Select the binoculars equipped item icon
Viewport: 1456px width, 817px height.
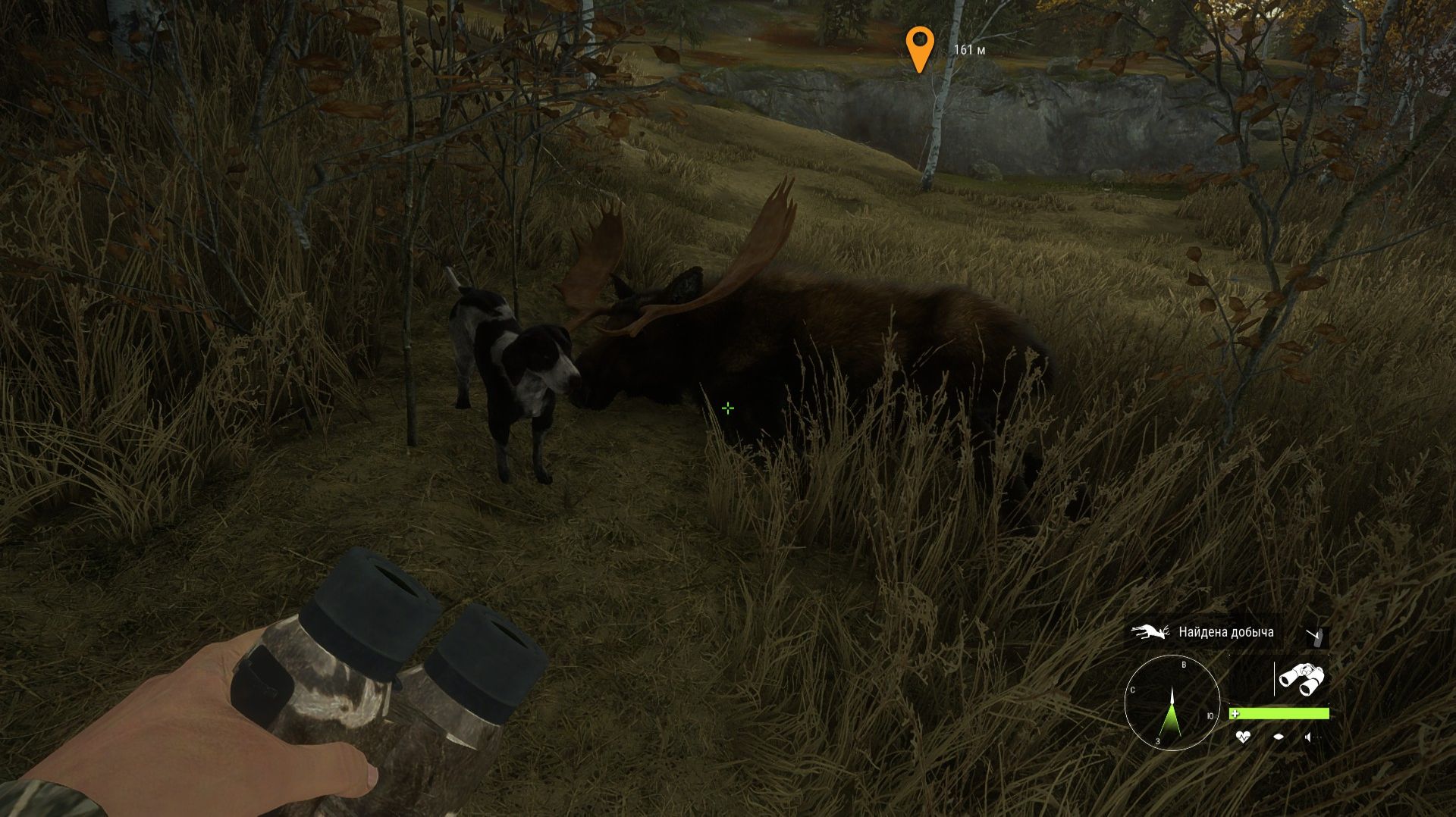[1301, 678]
